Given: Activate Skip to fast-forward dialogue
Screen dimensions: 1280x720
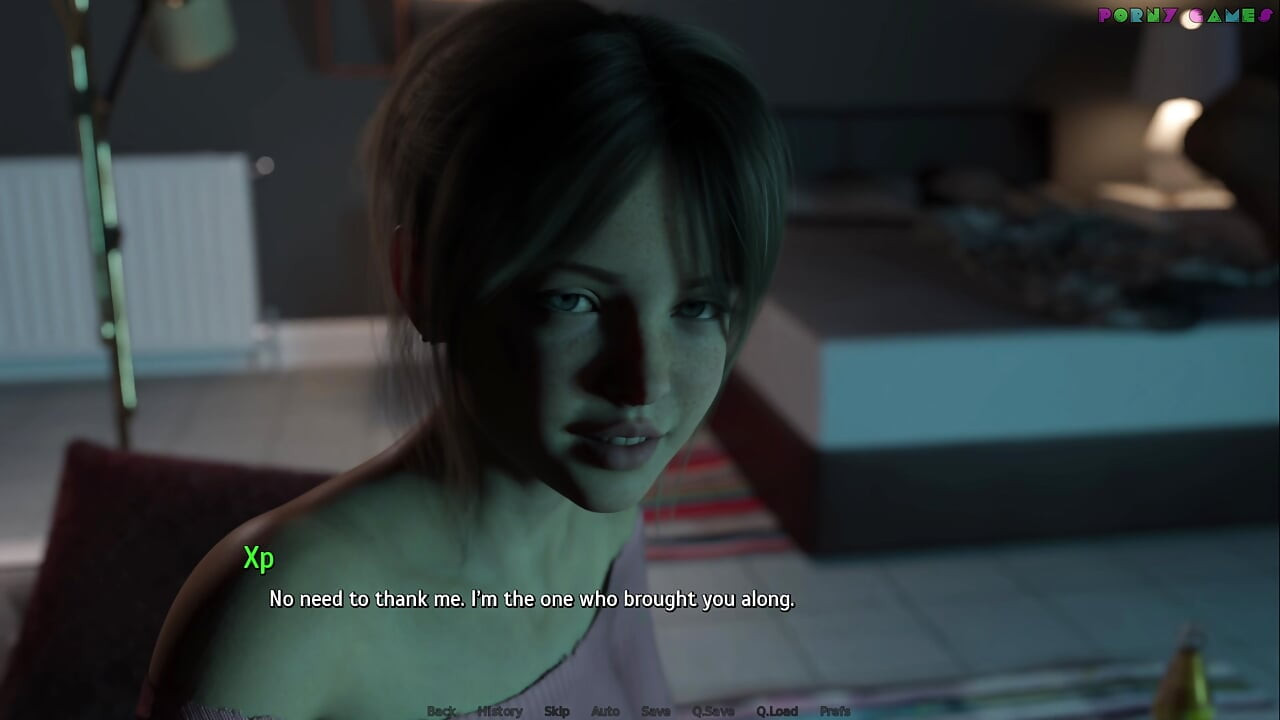Looking at the screenshot, I should pos(557,711).
